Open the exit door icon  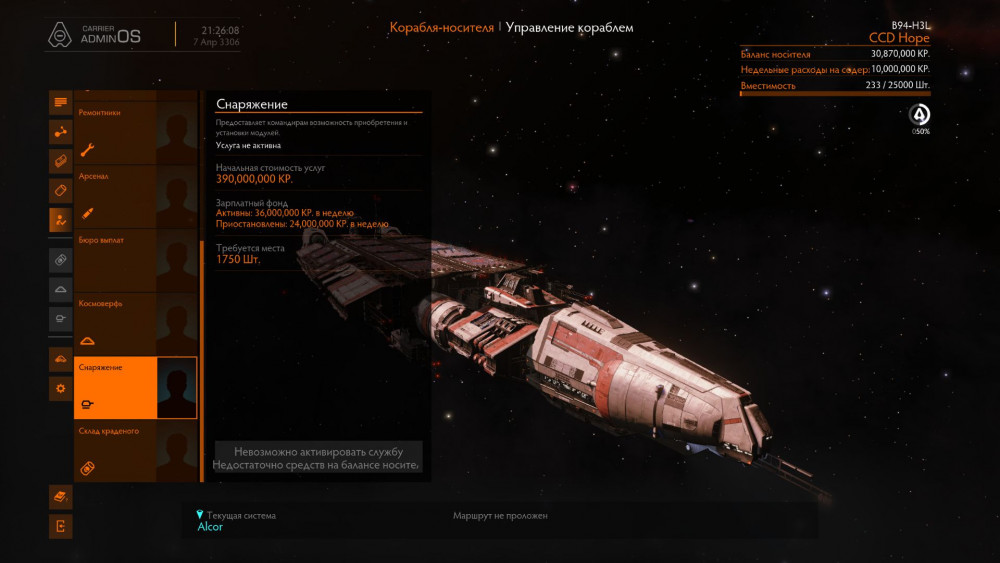pyautogui.click(x=61, y=526)
